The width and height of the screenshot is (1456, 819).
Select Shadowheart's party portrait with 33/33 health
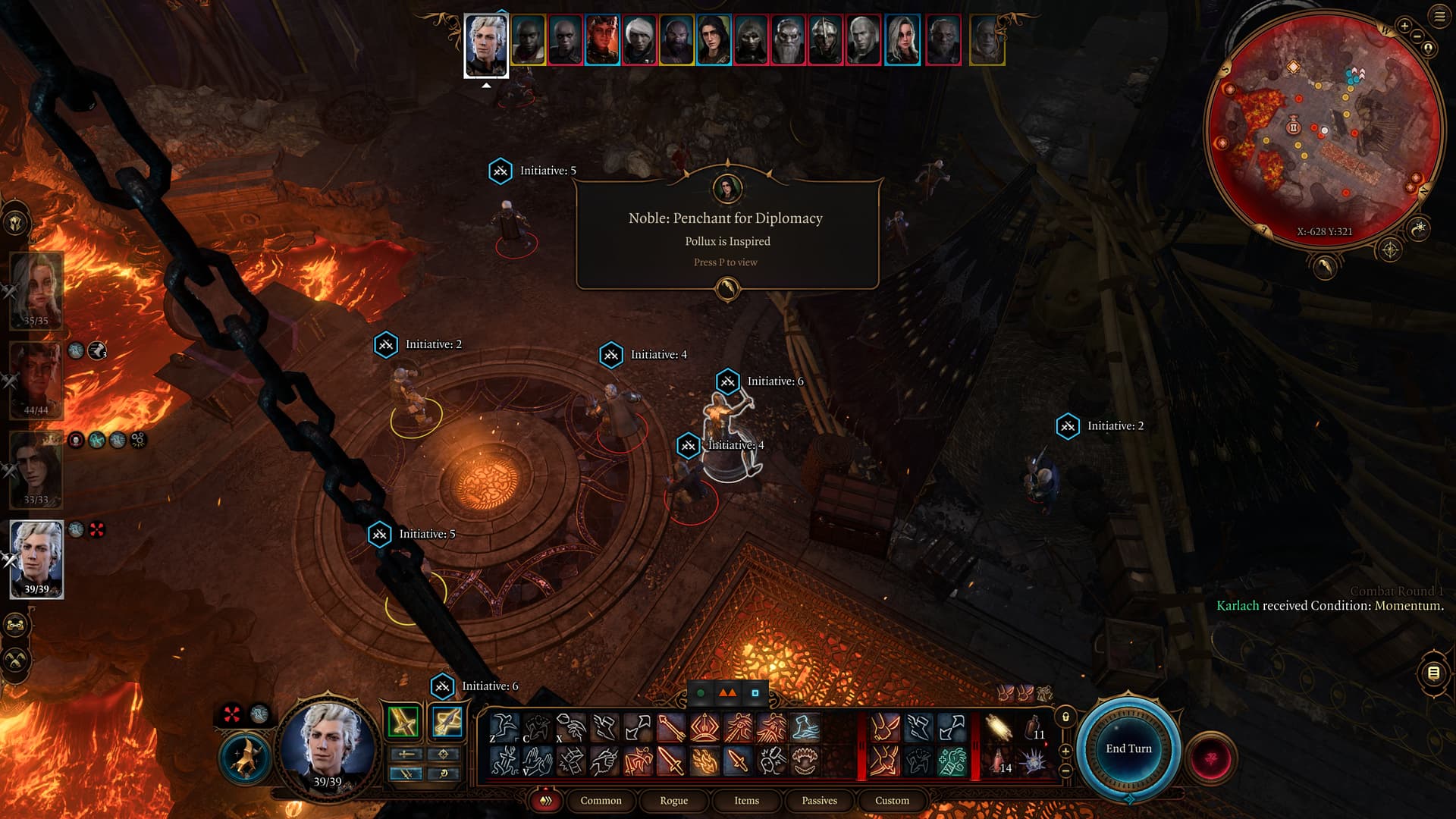click(36, 469)
